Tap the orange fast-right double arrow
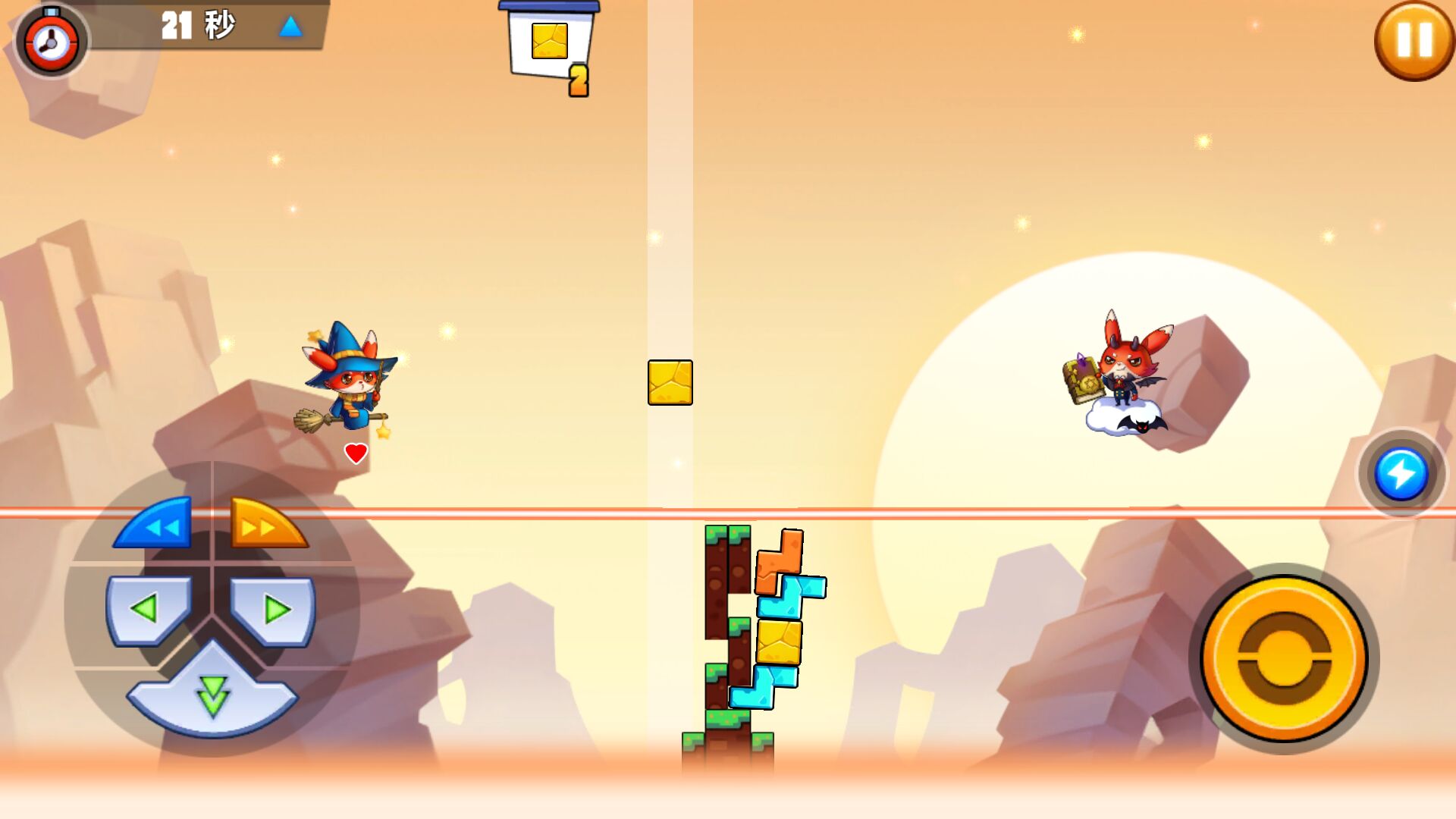 click(266, 524)
